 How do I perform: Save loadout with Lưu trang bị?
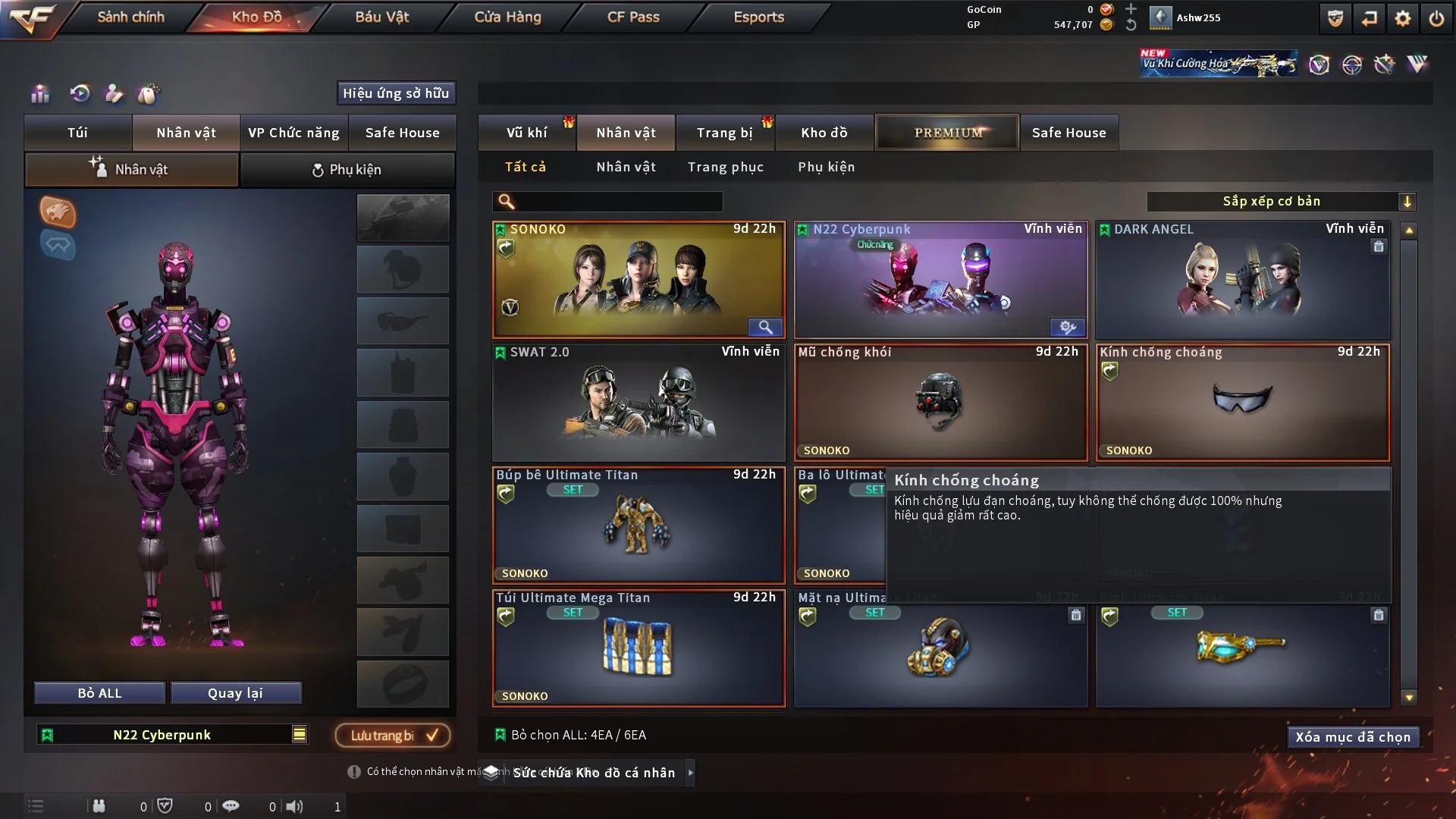pos(393,735)
